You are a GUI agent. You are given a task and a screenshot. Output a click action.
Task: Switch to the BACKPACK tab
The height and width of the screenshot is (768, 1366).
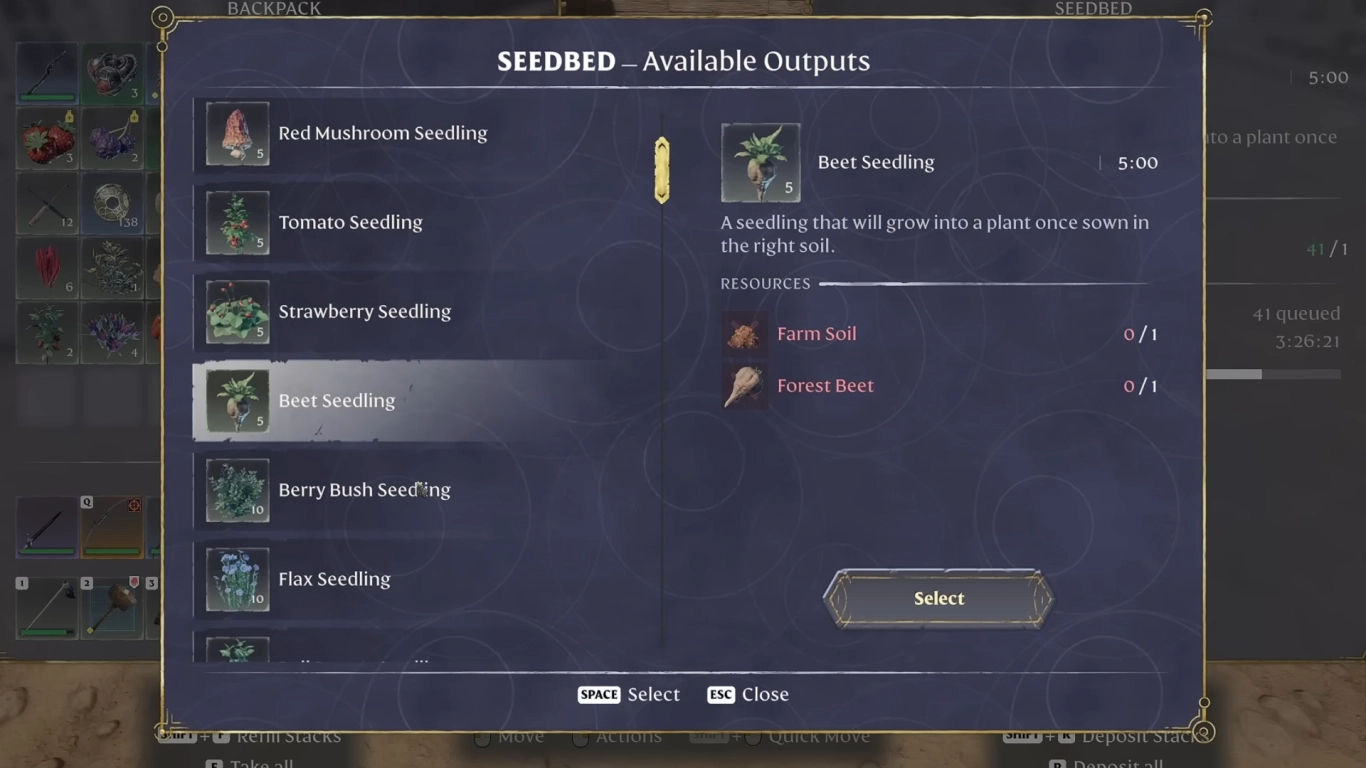274,9
